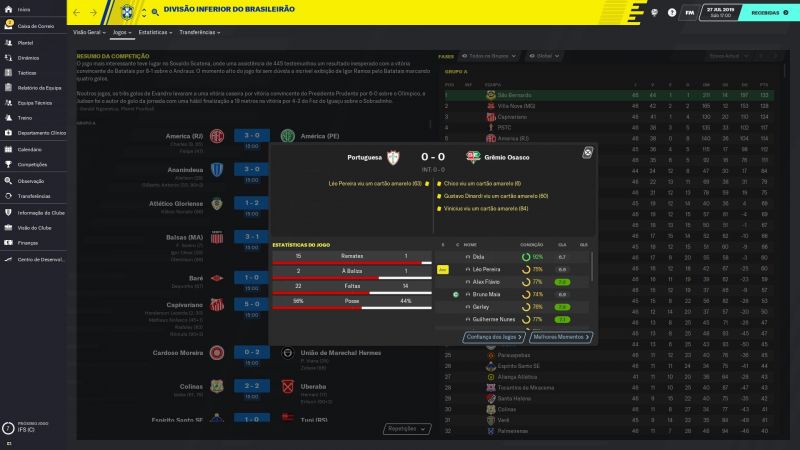This screenshot has width=800, height=450.
Task: Open Transferências in the sidebar
Action: (35, 196)
